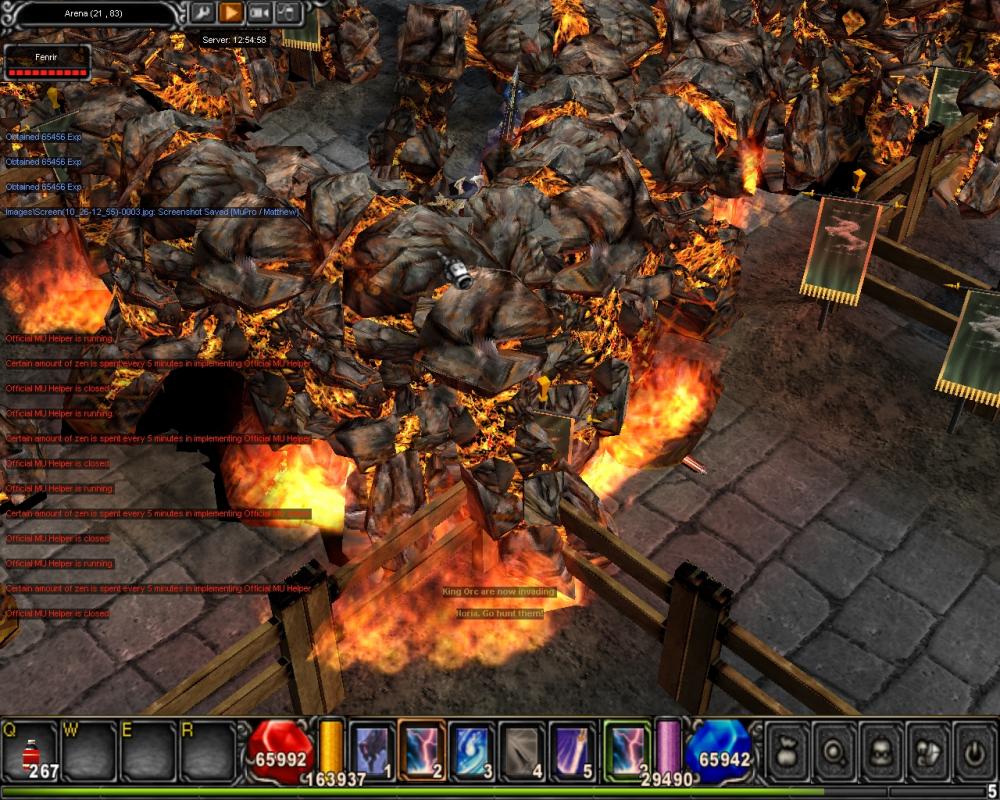Open the wrench settings button
The height and width of the screenshot is (800, 1000).
coord(202,13)
